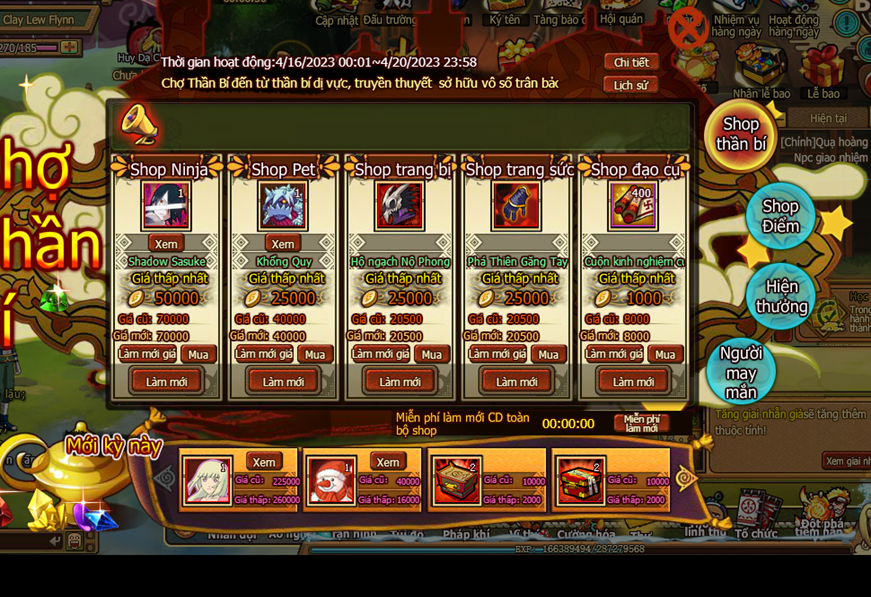Purchase Phá Thiên Găng Tay gloves

point(548,354)
